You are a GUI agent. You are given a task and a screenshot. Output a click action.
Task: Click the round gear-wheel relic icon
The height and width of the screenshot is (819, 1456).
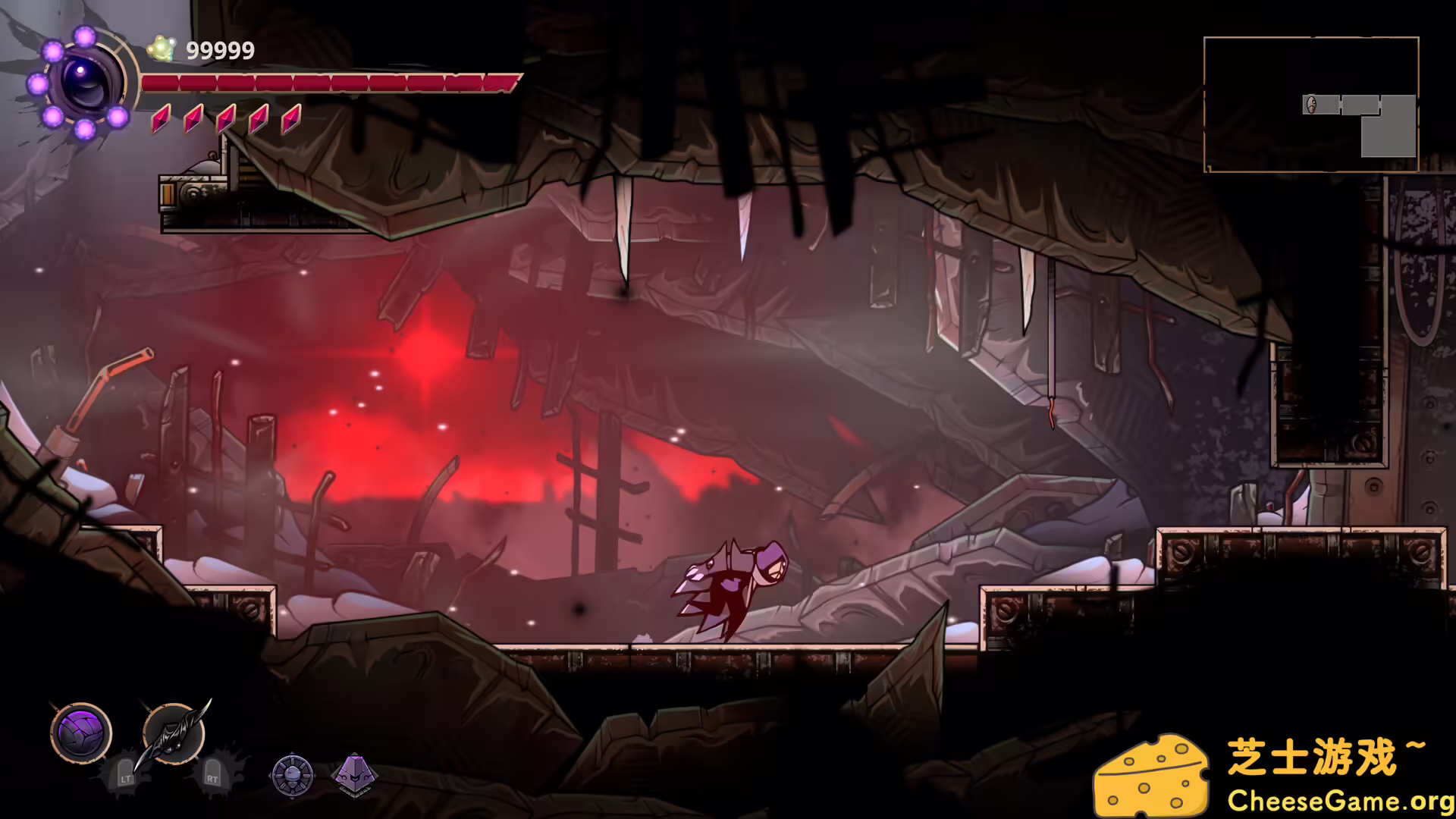click(292, 775)
